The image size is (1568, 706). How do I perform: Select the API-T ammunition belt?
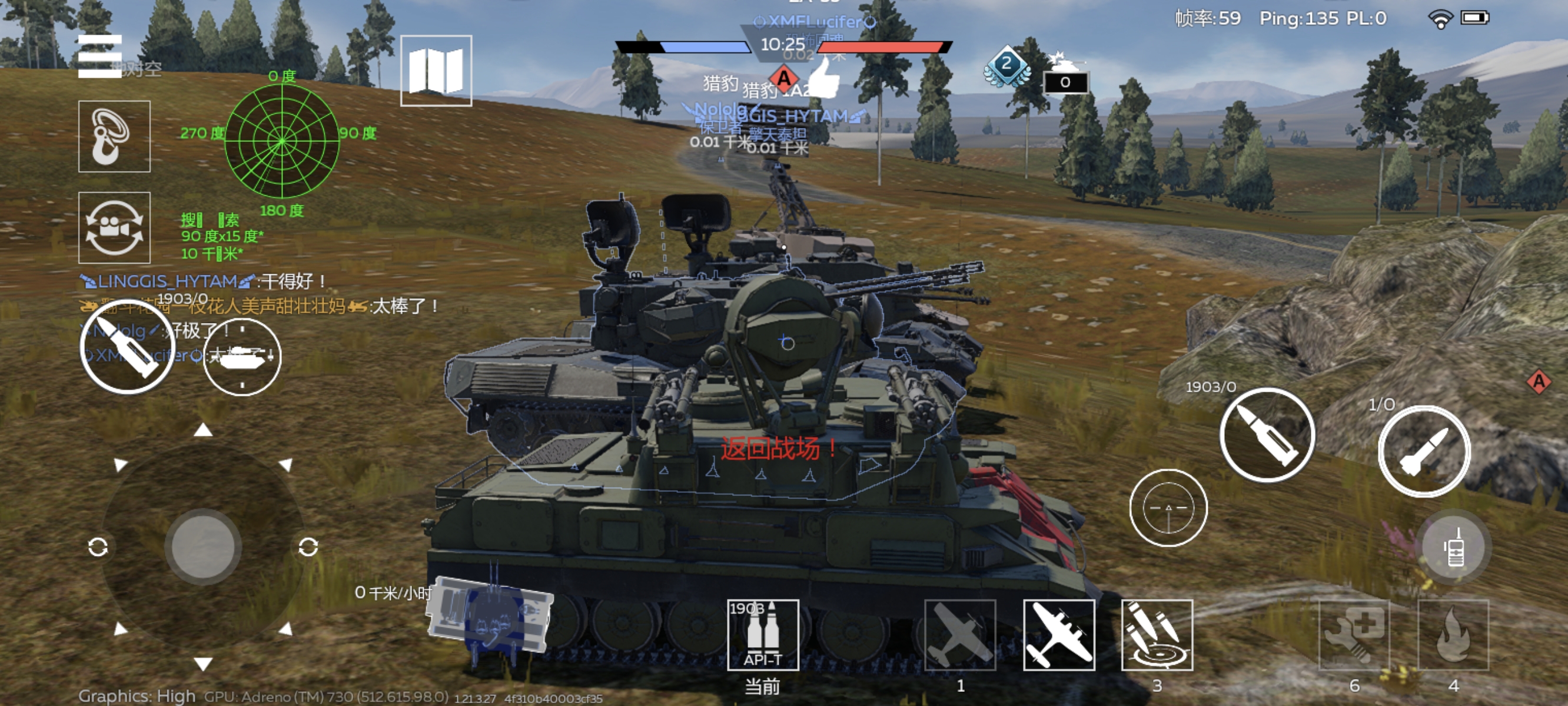click(x=763, y=635)
